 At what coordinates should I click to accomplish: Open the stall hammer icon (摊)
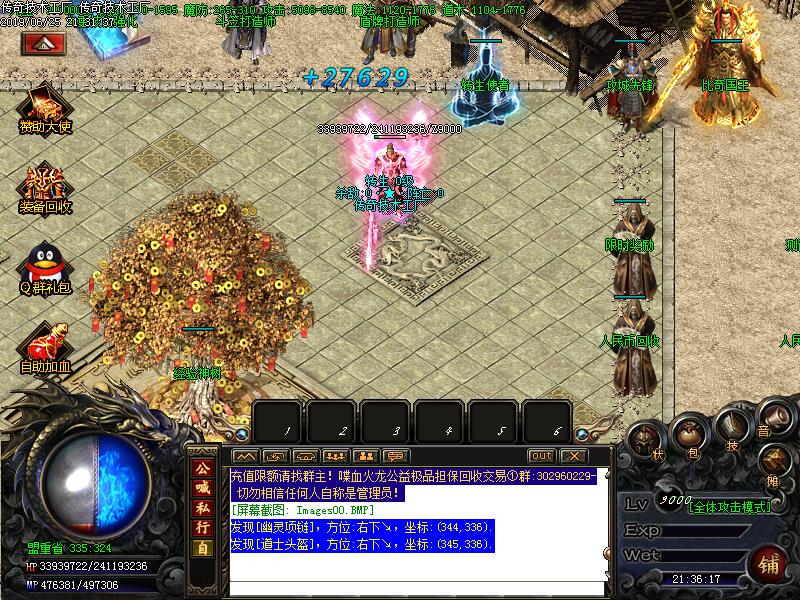tap(773, 461)
